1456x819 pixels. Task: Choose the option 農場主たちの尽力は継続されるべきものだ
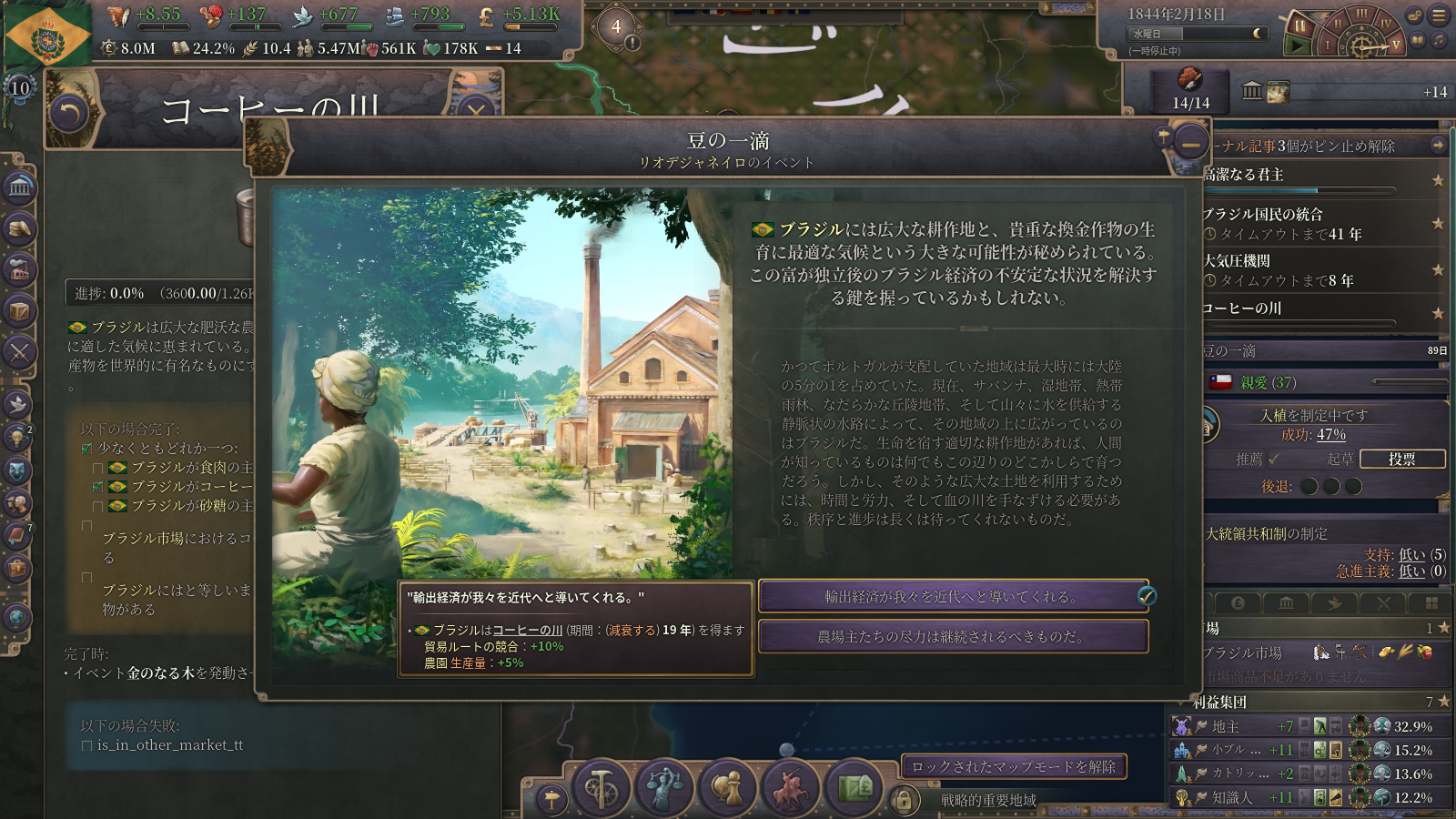953,636
